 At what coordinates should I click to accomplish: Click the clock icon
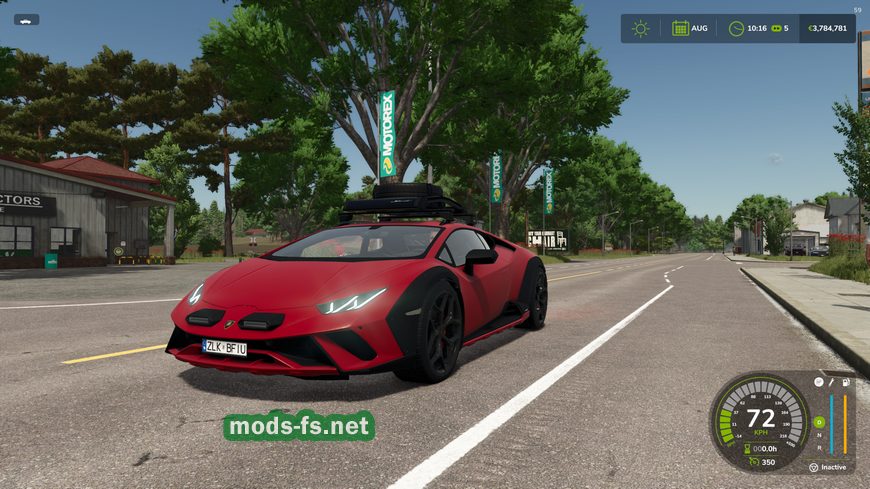pyautogui.click(x=737, y=28)
